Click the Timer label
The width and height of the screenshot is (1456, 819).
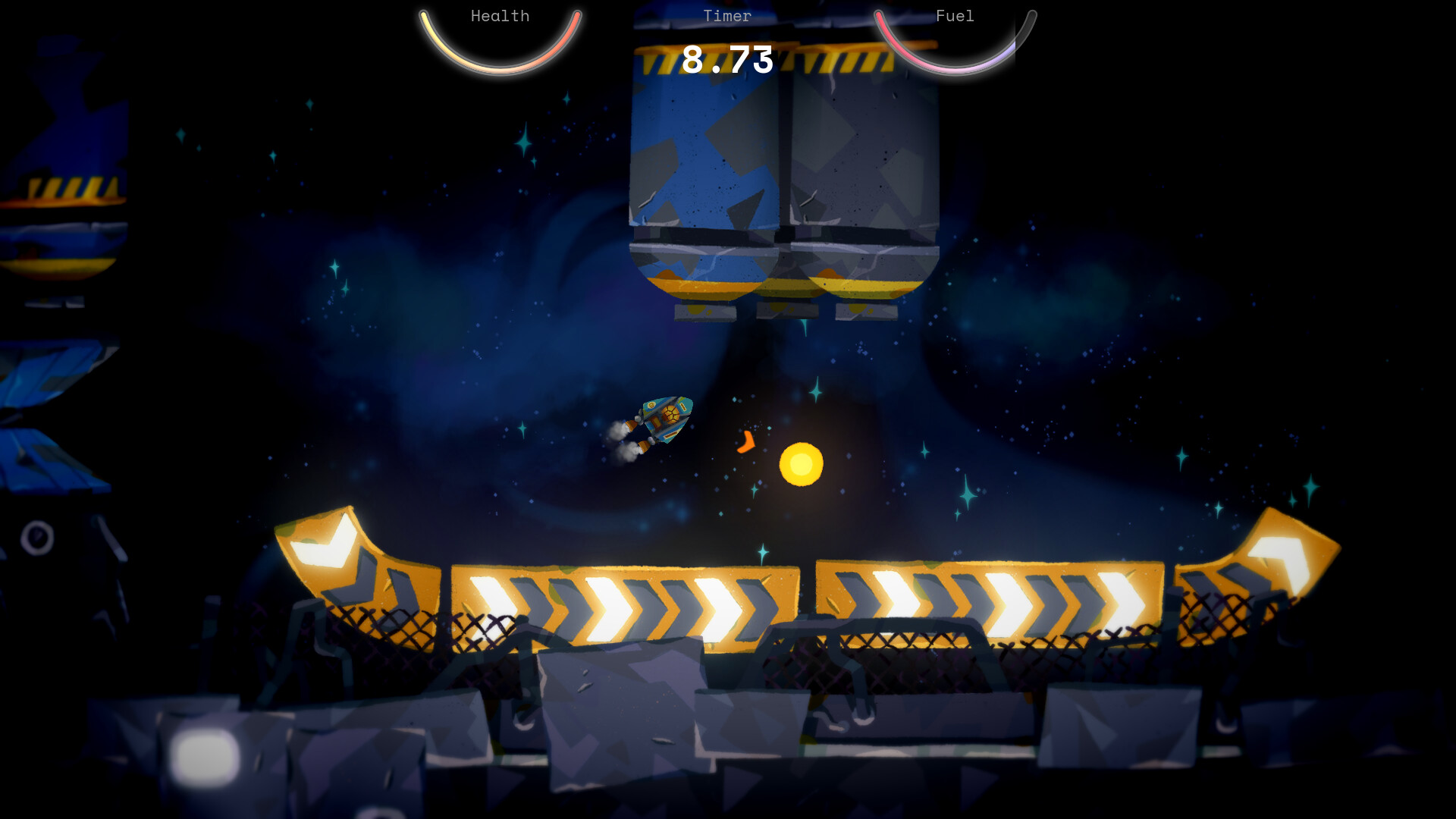point(727,15)
